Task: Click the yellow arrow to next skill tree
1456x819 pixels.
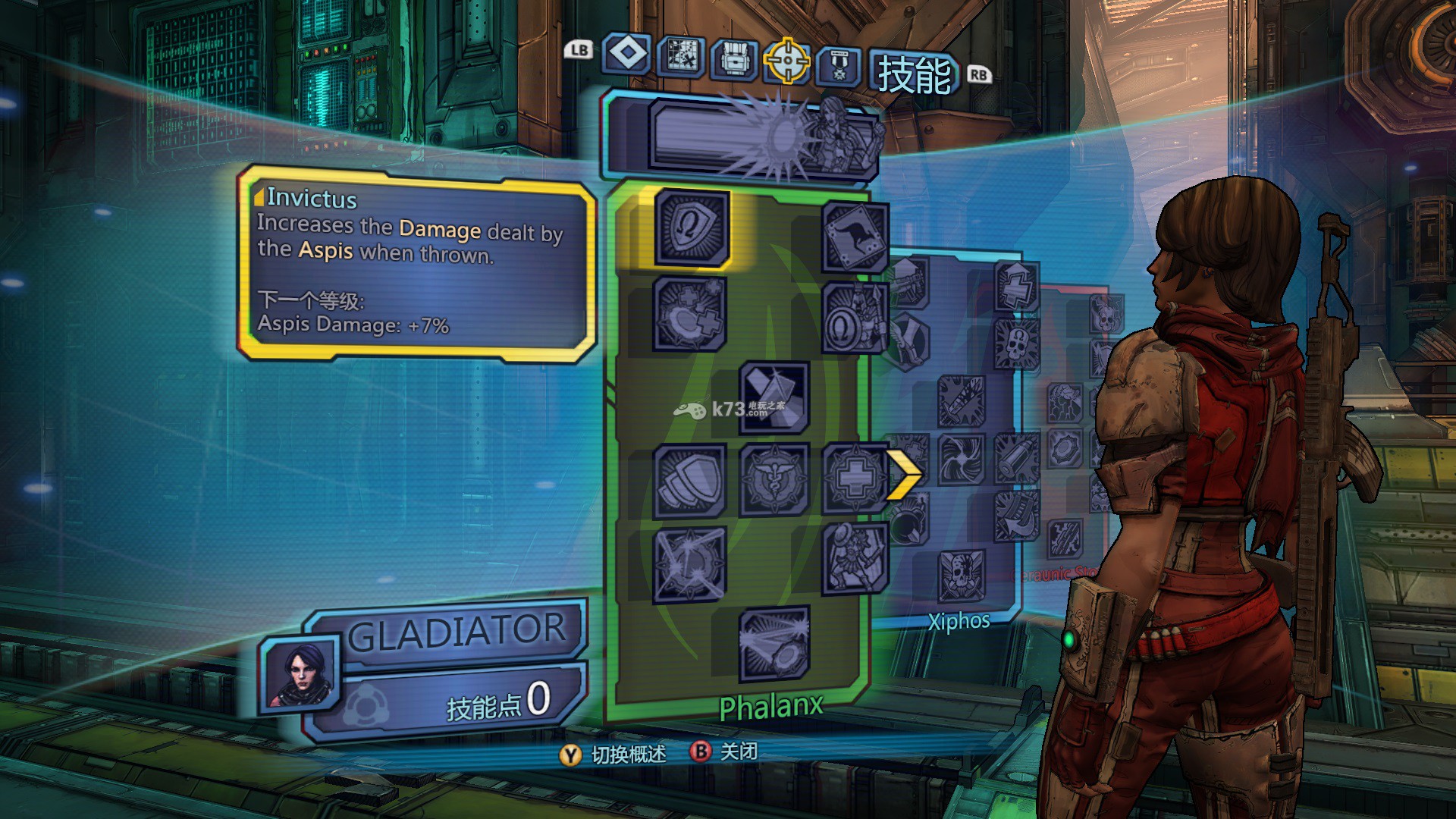Action: 904,475
